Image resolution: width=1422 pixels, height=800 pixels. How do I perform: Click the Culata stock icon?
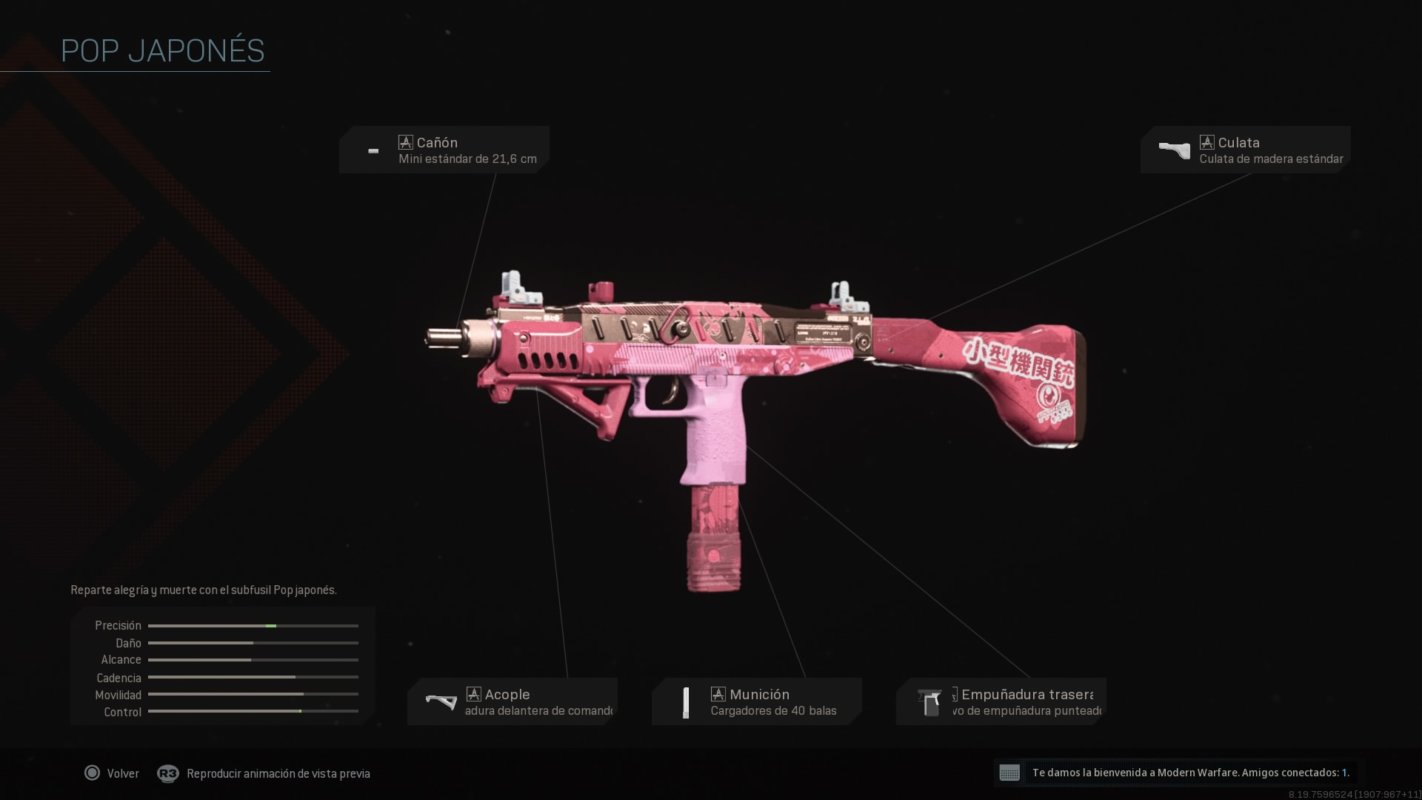click(1173, 149)
